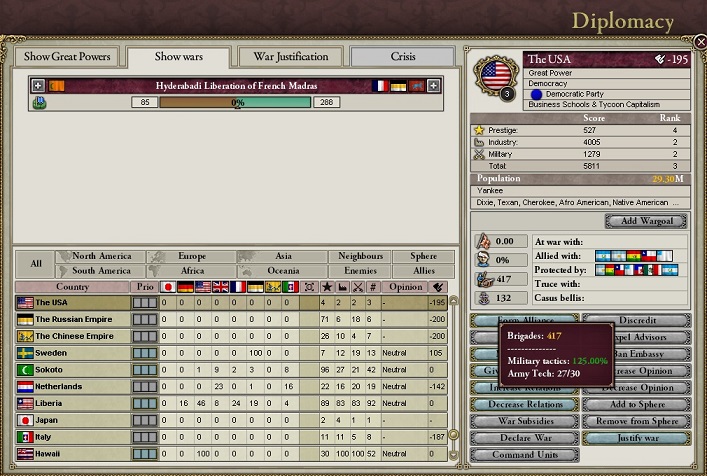Image resolution: width=707 pixels, height=476 pixels.
Task: Select the Discredit diplomatic action
Action: pyautogui.click(x=636, y=321)
